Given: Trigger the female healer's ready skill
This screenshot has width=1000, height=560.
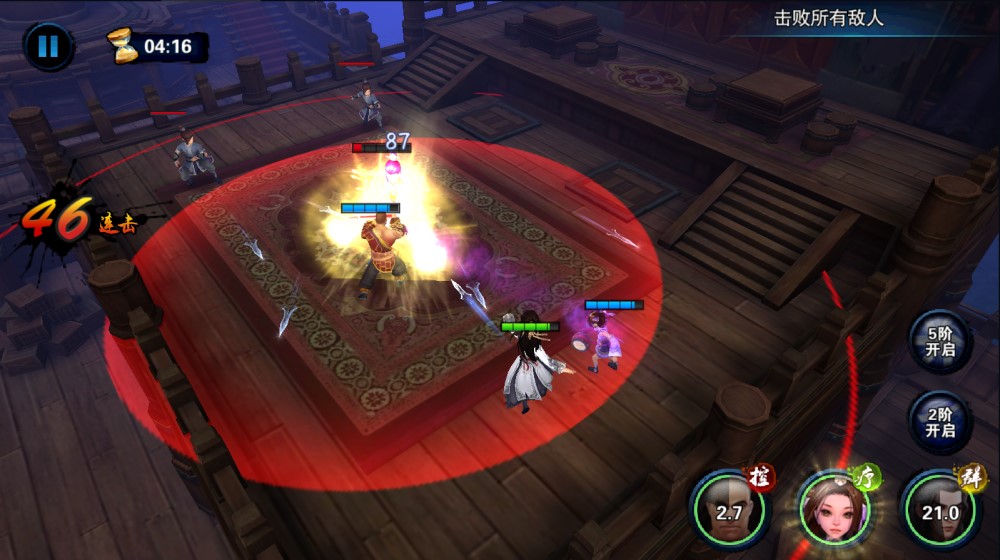Looking at the screenshot, I should 833,510.
